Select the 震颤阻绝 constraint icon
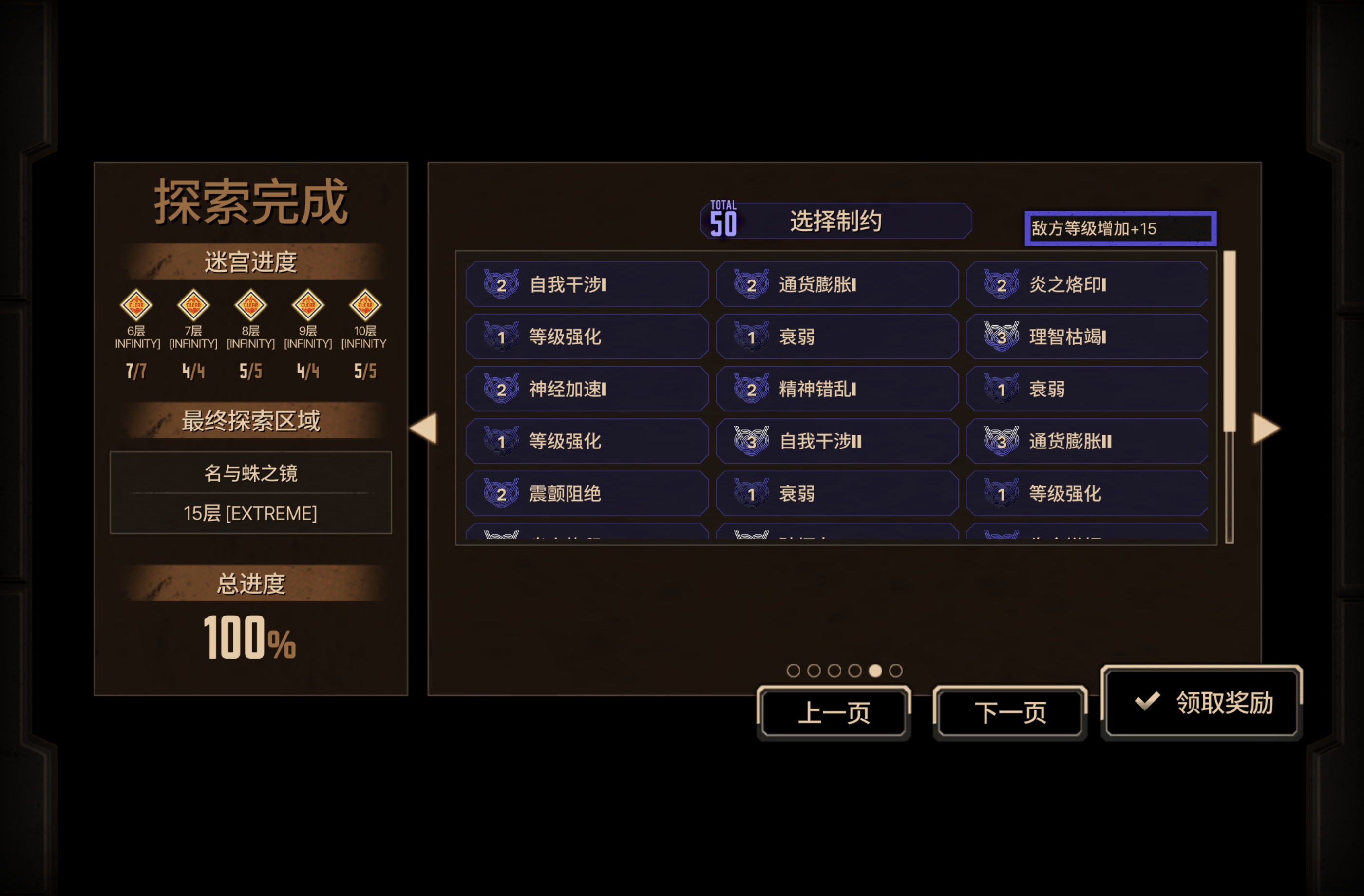Screen dimensions: 1364x896 502,493
